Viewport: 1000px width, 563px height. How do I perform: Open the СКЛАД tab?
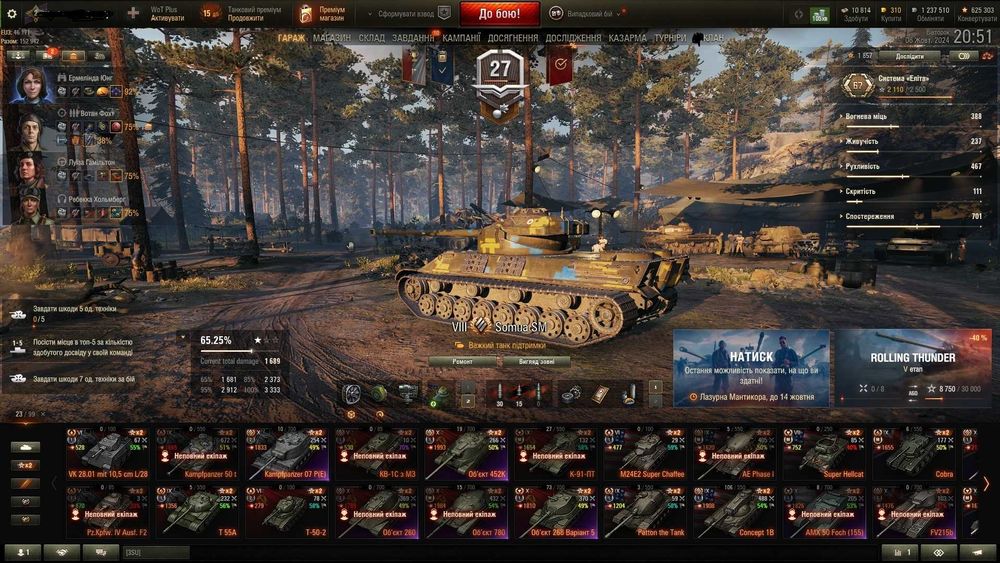pyautogui.click(x=371, y=38)
